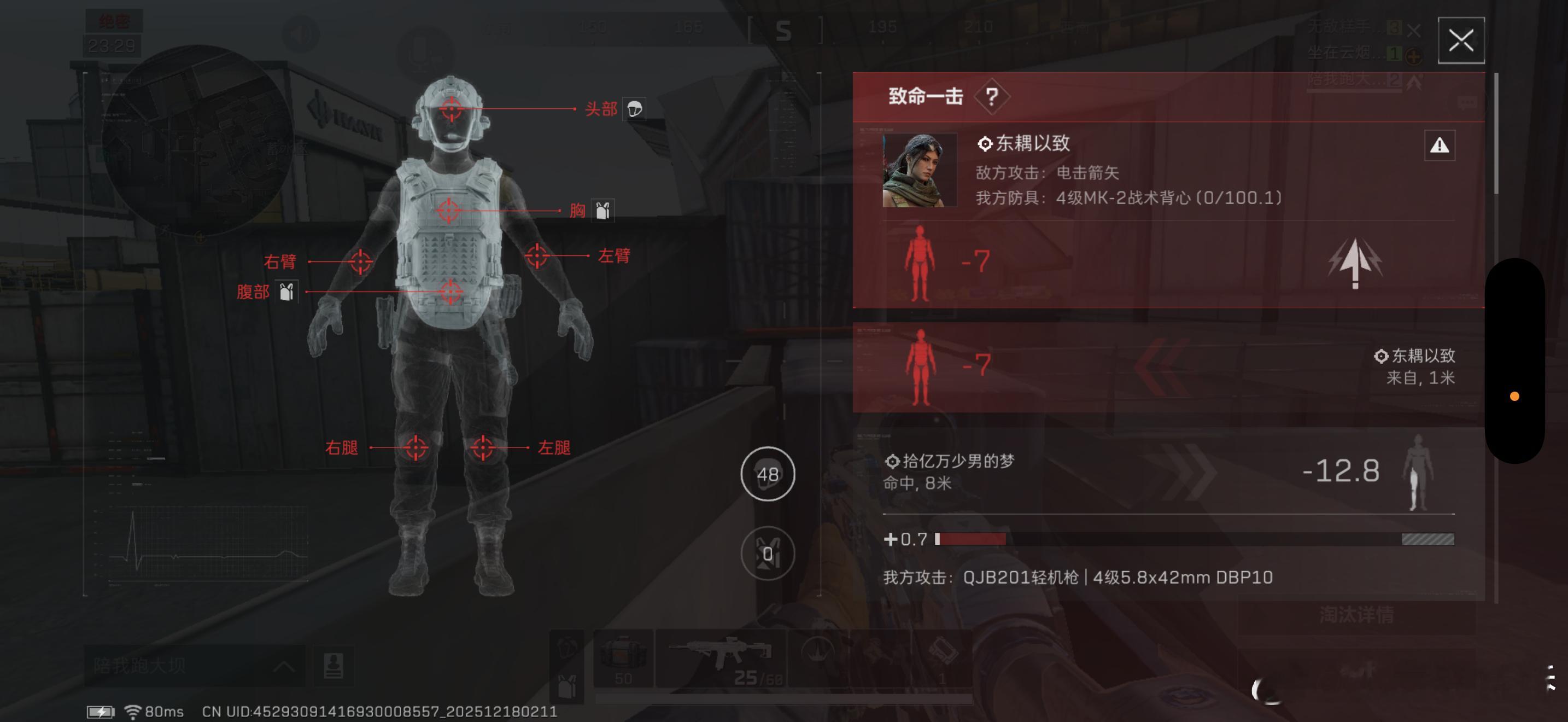
Task: Click the red +0.7 health progress bar
Action: (x=974, y=539)
